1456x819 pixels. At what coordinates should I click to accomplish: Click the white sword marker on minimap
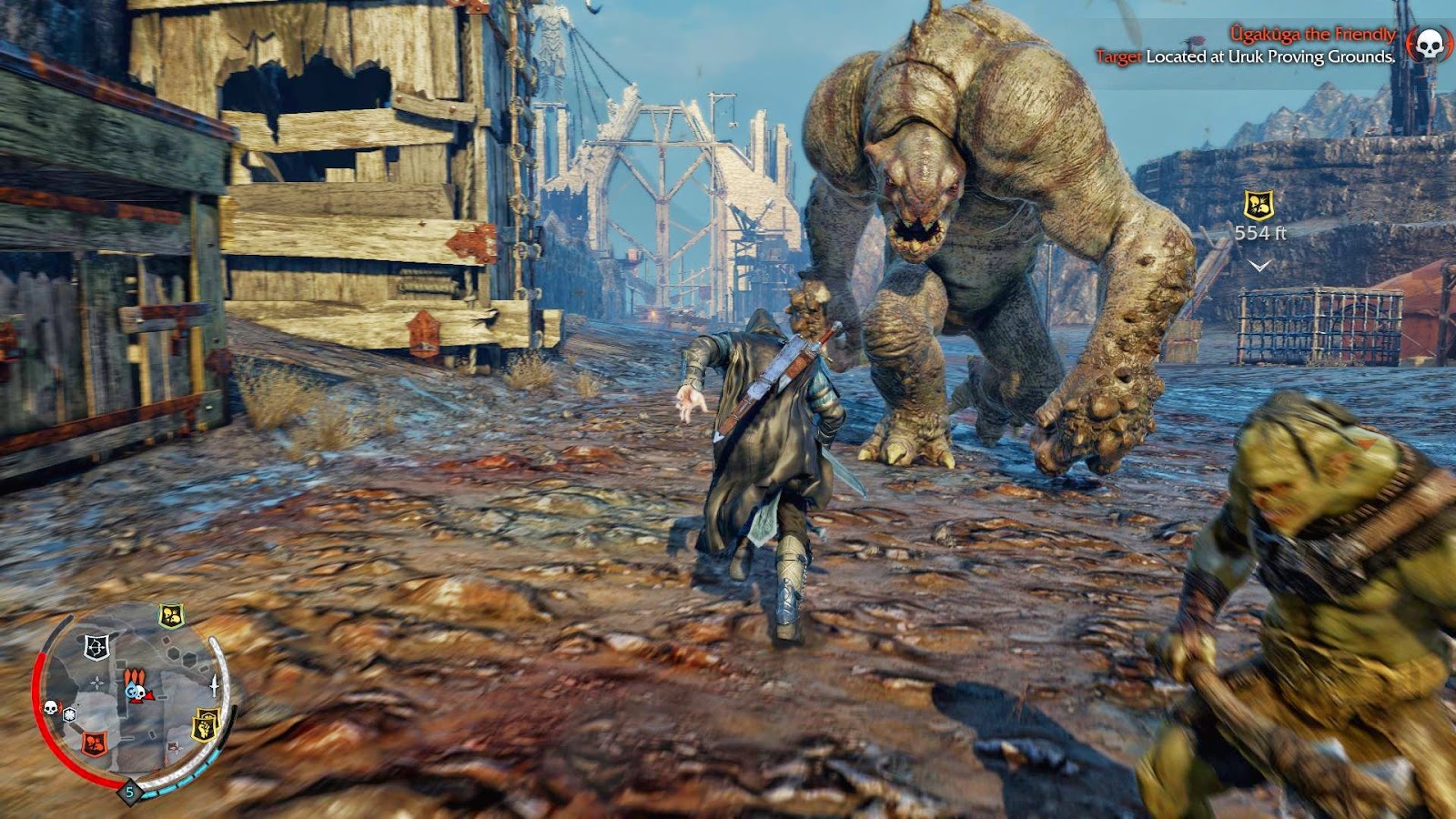click(216, 684)
